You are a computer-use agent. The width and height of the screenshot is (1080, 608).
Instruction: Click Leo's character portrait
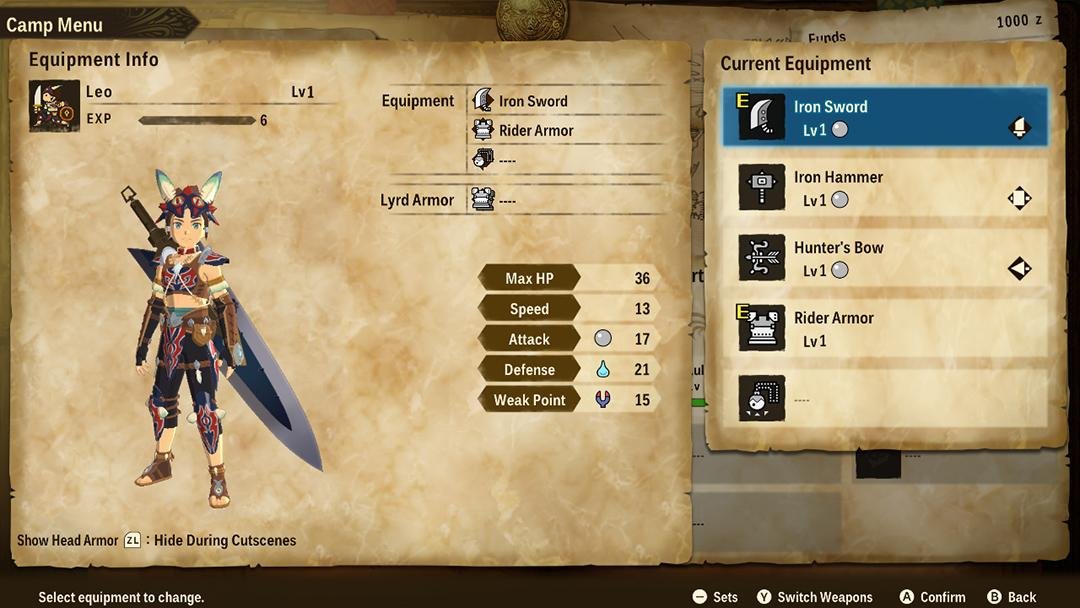point(54,105)
